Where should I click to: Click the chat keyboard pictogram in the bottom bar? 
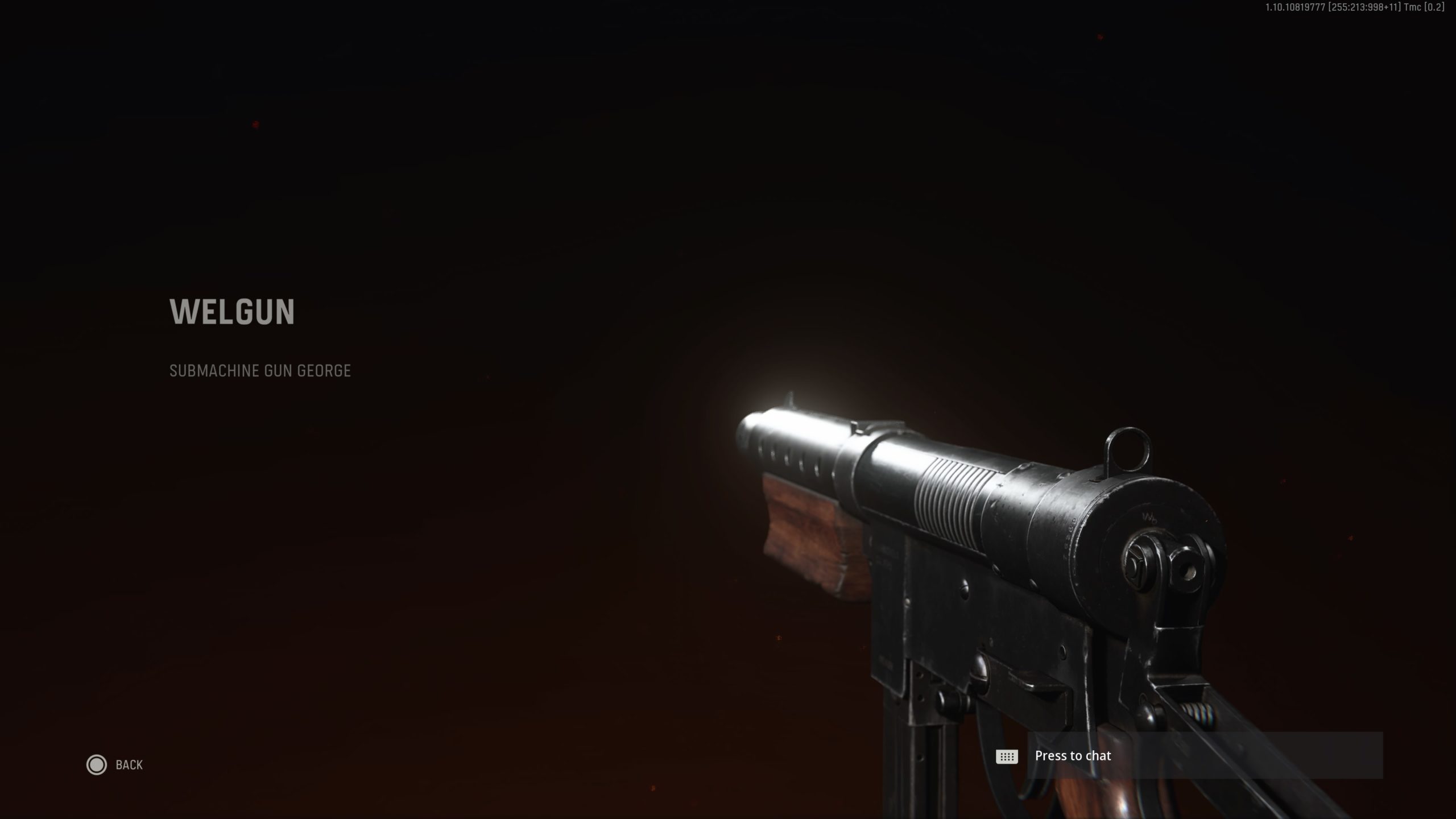pos(1007,755)
